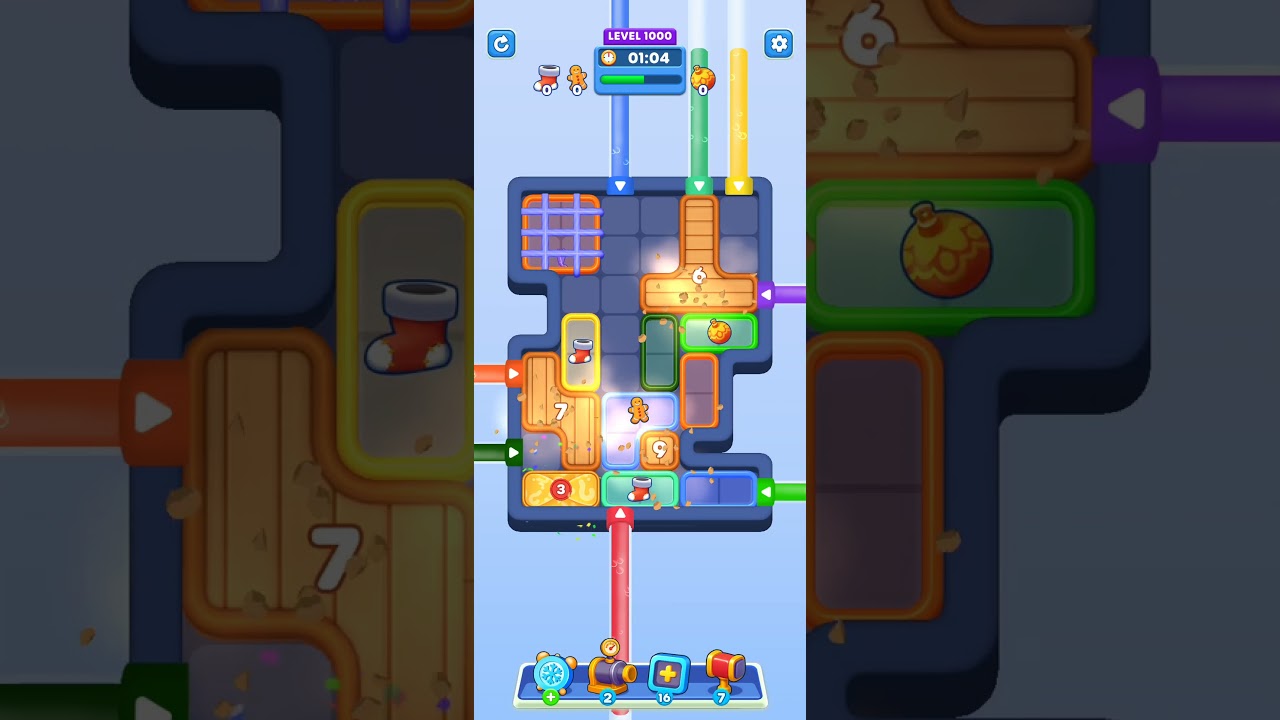Tap the purple pipe arrow on right
Image resolution: width=1280 pixels, height=720 pixels.
coord(766,293)
